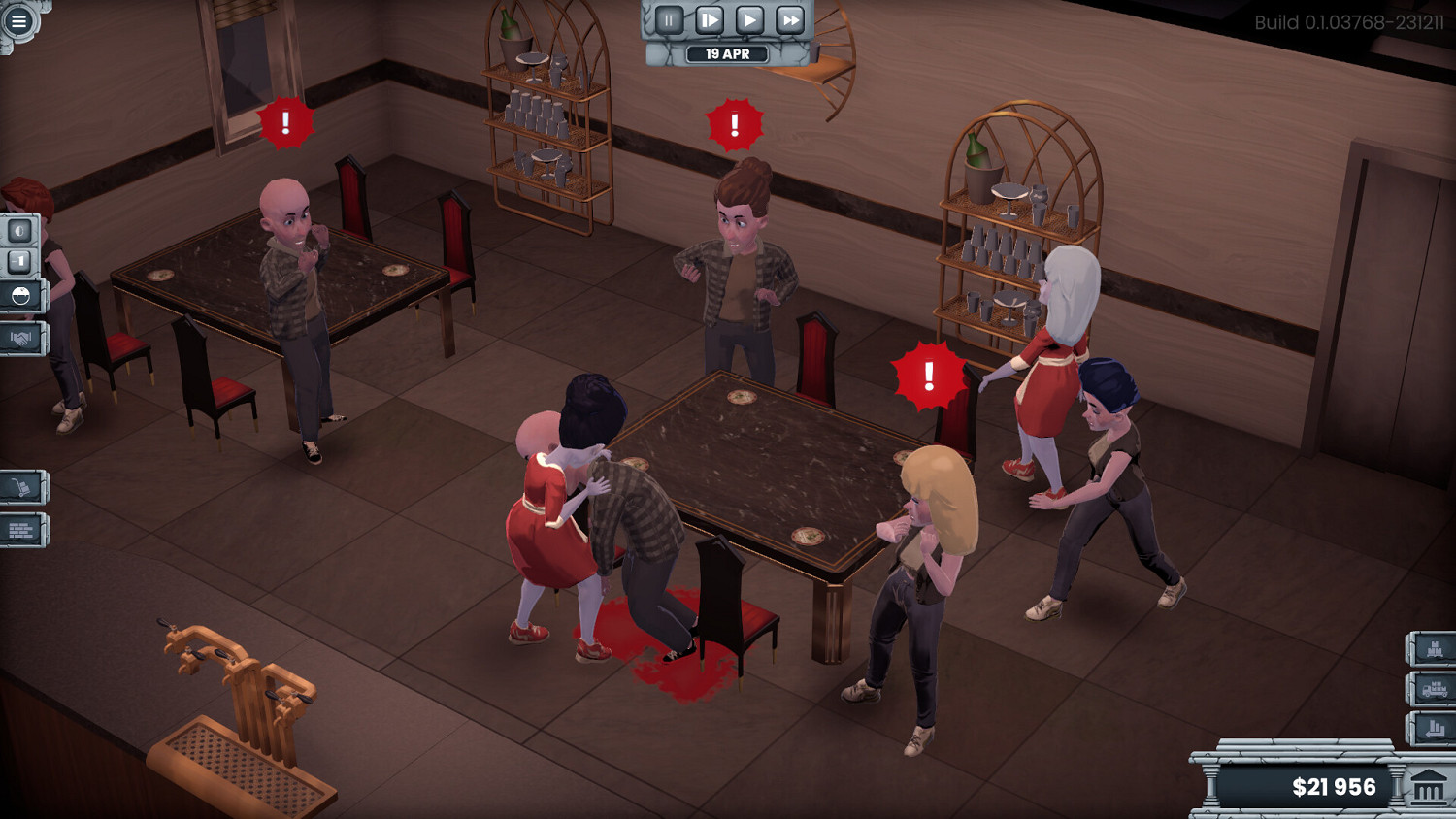Pause the game with the pause button
The image size is (1456, 819).
[669, 18]
